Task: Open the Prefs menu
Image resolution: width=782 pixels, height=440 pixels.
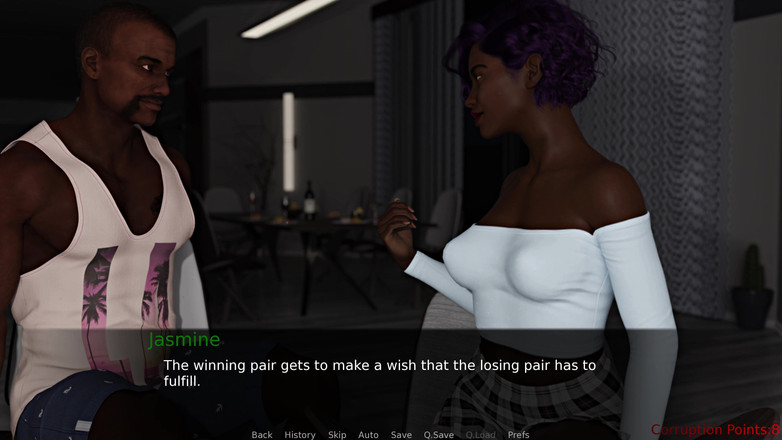Action: [518, 435]
